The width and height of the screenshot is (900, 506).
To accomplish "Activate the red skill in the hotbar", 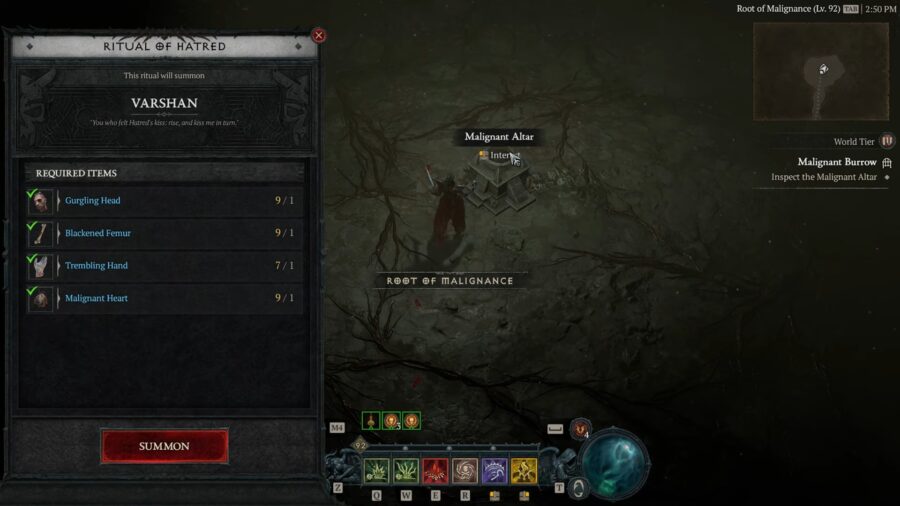I will click(x=435, y=471).
